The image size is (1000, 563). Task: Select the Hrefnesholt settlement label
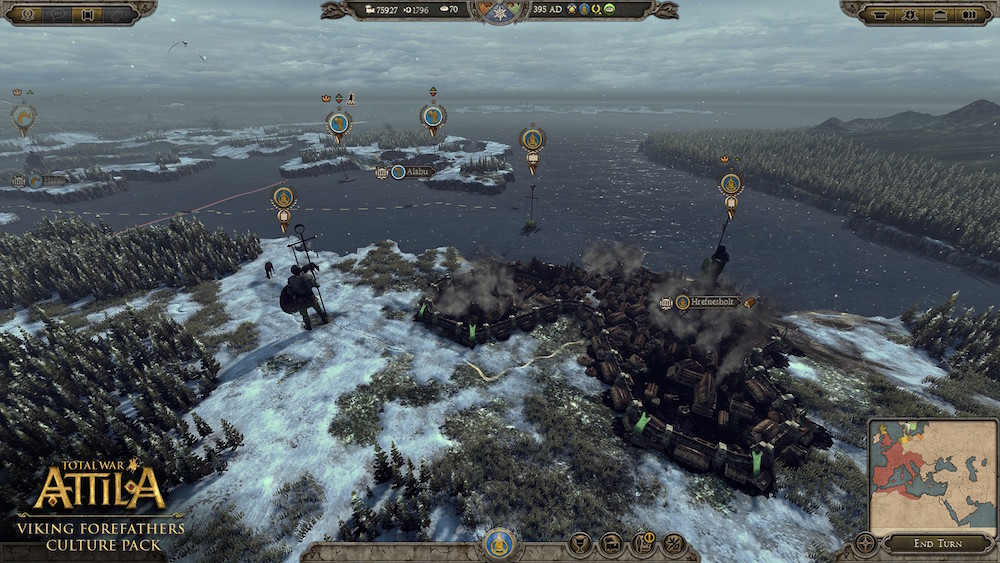click(711, 301)
